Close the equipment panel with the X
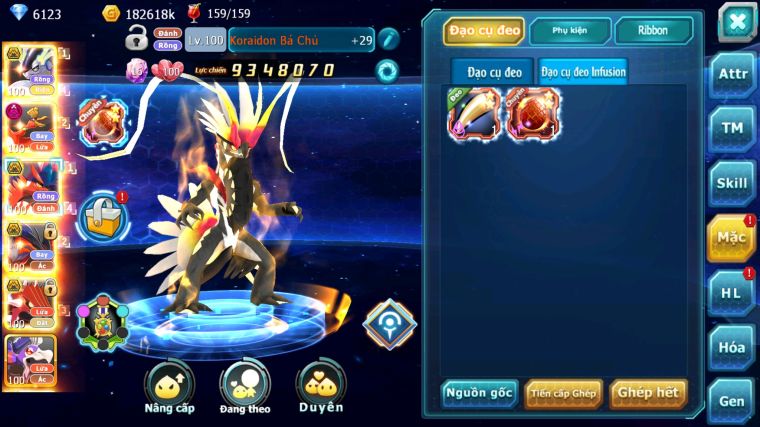760x427 pixels. pos(736,22)
